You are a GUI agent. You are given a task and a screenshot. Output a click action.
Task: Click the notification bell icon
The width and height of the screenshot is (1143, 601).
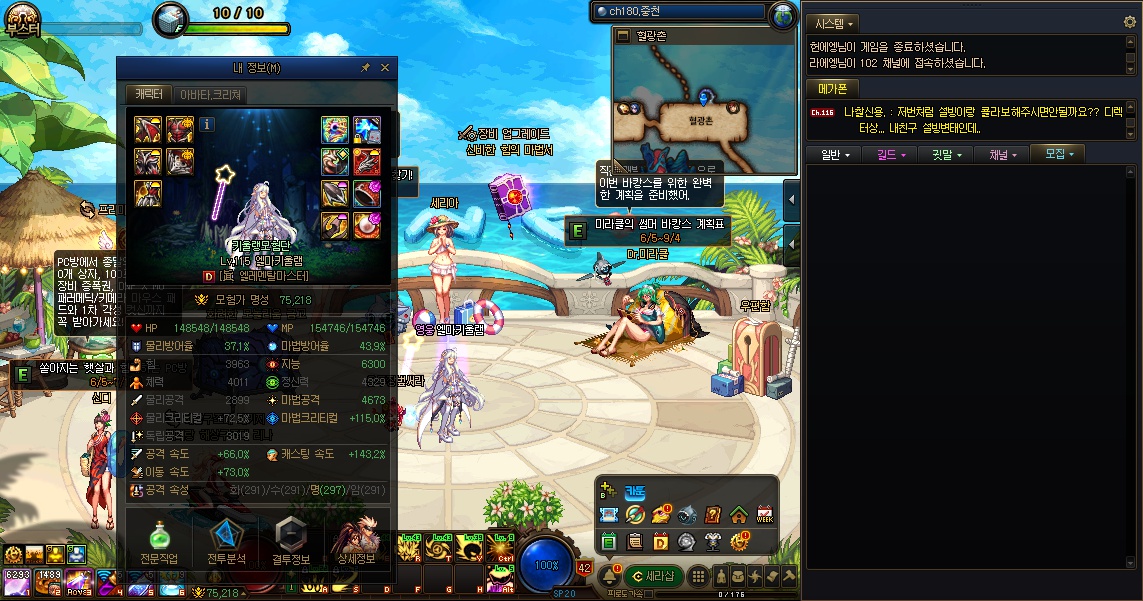pos(609,577)
